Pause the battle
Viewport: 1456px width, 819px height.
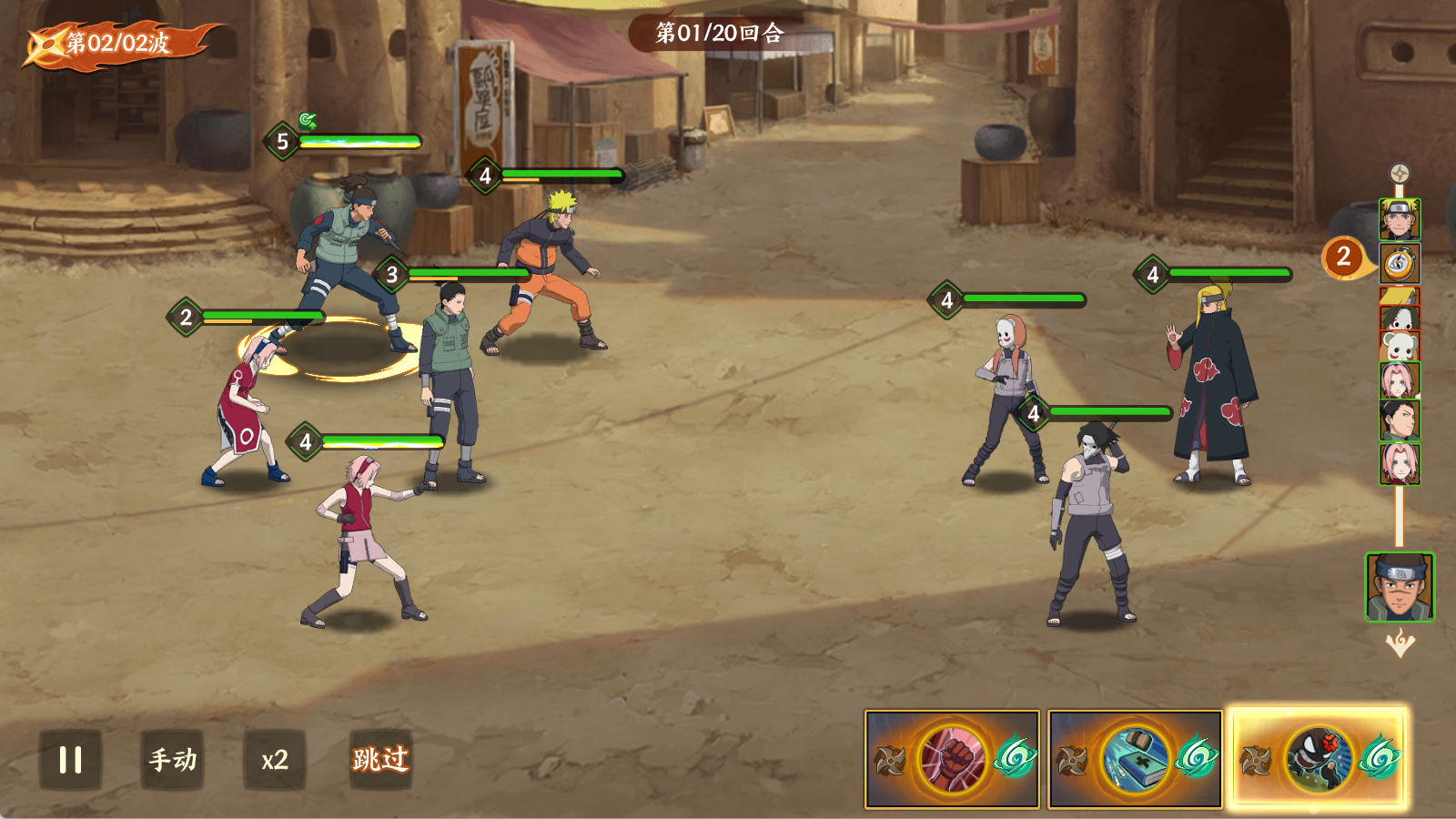click(x=70, y=760)
